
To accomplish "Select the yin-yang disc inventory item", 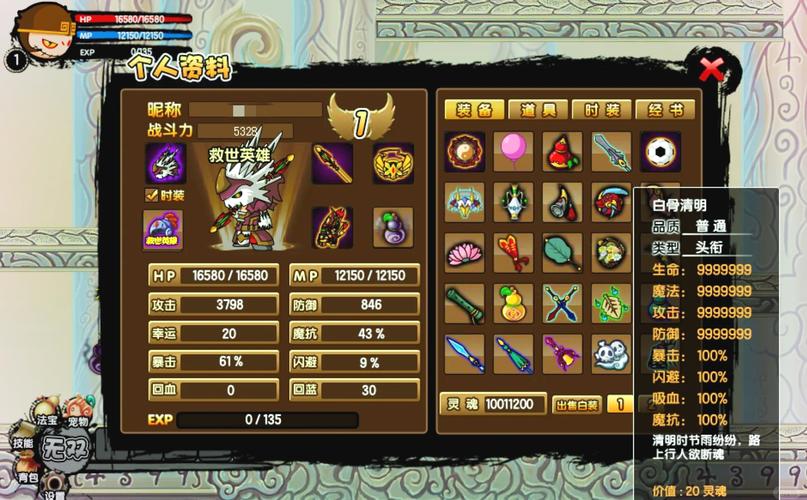I will tap(465, 151).
